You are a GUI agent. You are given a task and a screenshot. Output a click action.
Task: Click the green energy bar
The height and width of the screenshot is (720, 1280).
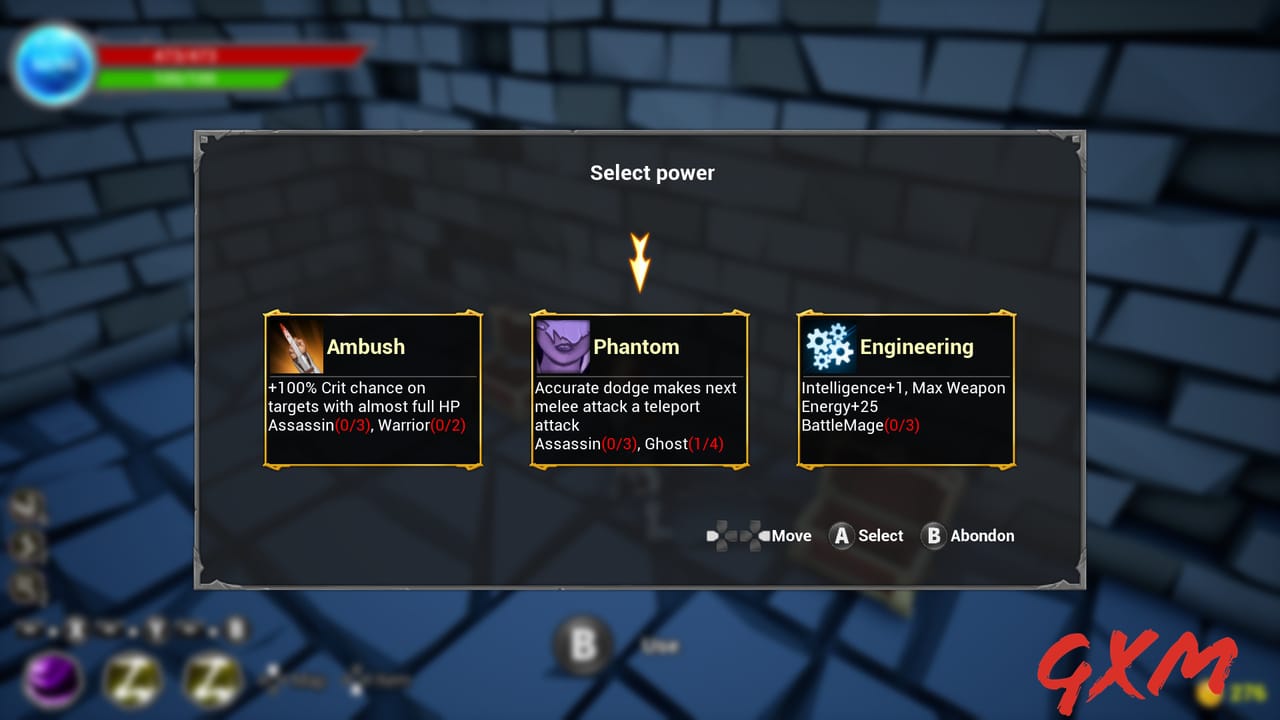190,80
